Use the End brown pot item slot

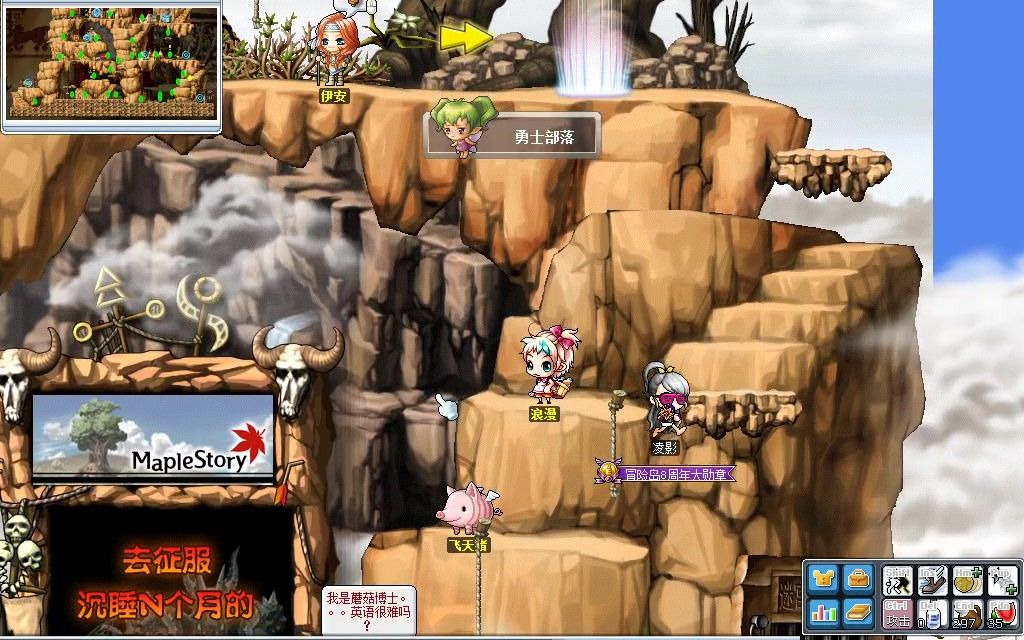(x=967, y=612)
